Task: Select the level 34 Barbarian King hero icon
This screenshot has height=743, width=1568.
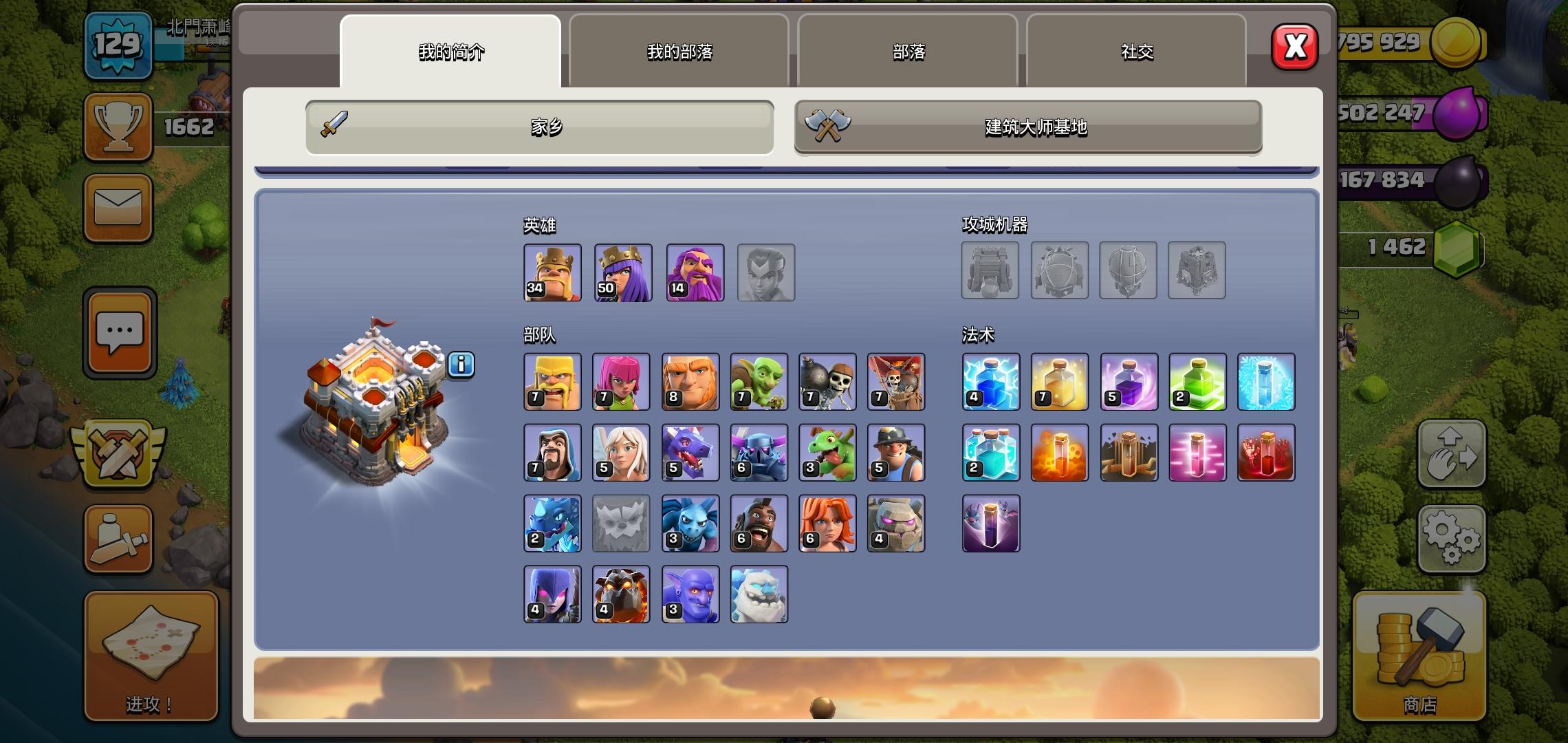Action: [x=552, y=272]
